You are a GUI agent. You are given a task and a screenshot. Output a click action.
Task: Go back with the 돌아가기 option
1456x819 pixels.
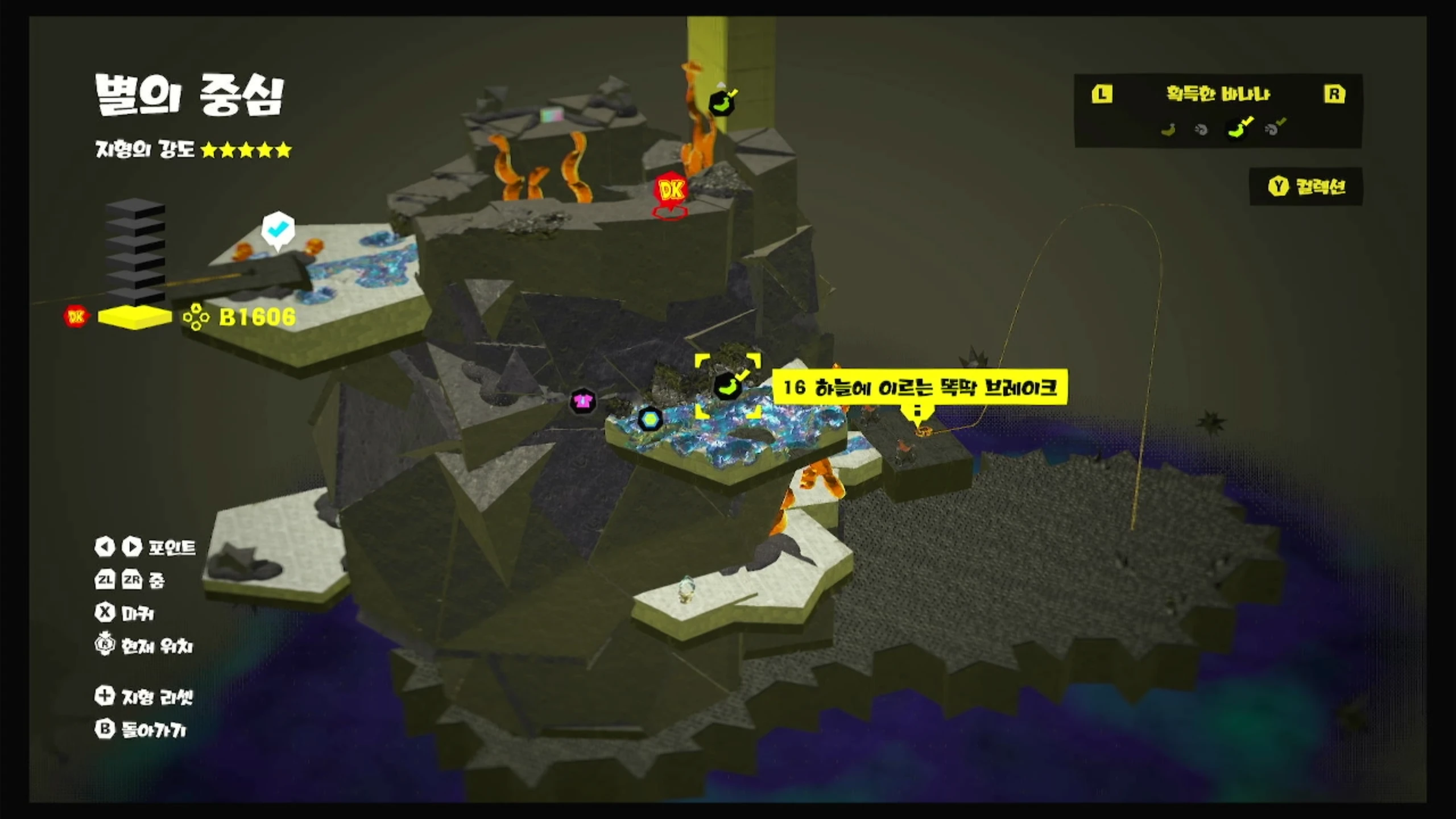[x=140, y=729]
